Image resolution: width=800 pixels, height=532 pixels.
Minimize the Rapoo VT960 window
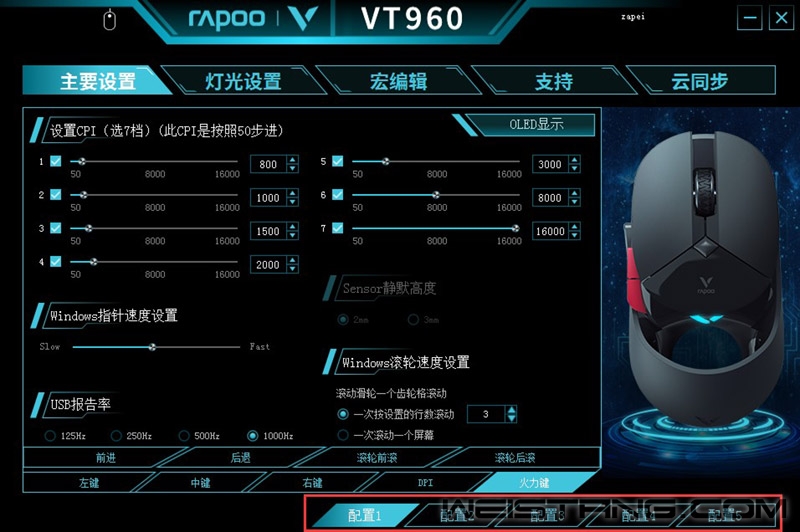click(751, 17)
